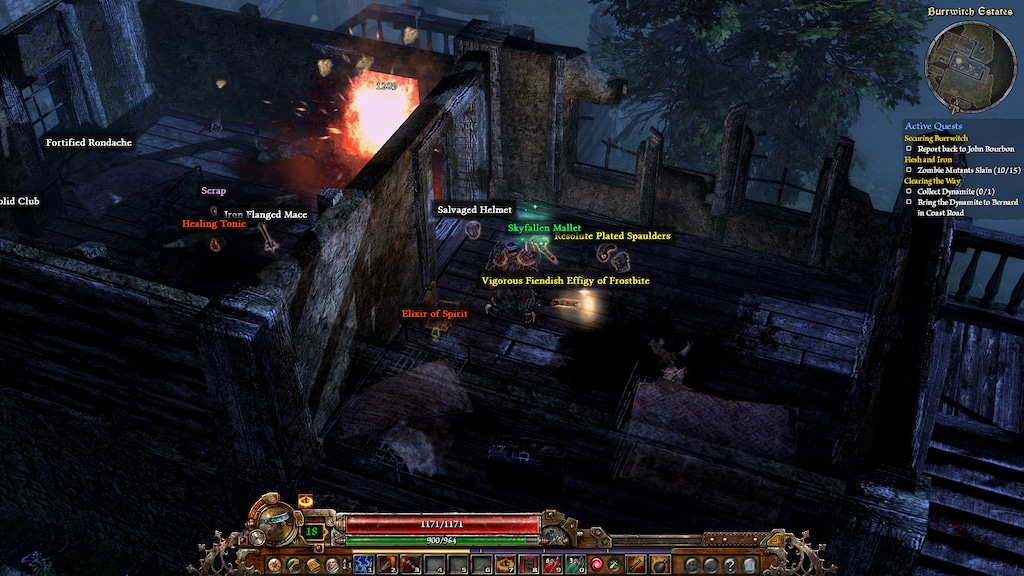
Task: Open the help question mark button
Action: (x=730, y=565)
